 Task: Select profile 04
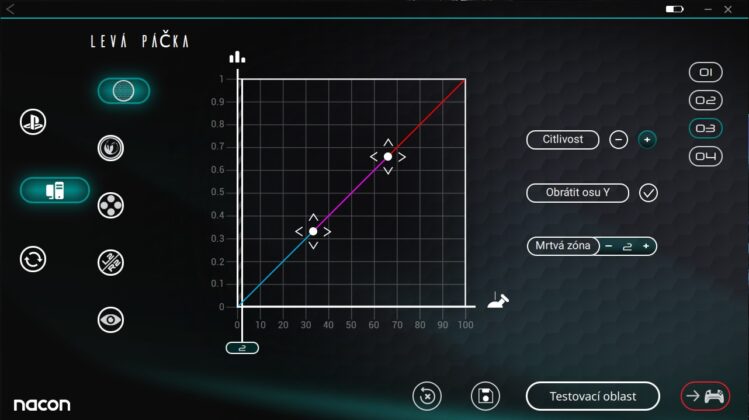point(706,157)
